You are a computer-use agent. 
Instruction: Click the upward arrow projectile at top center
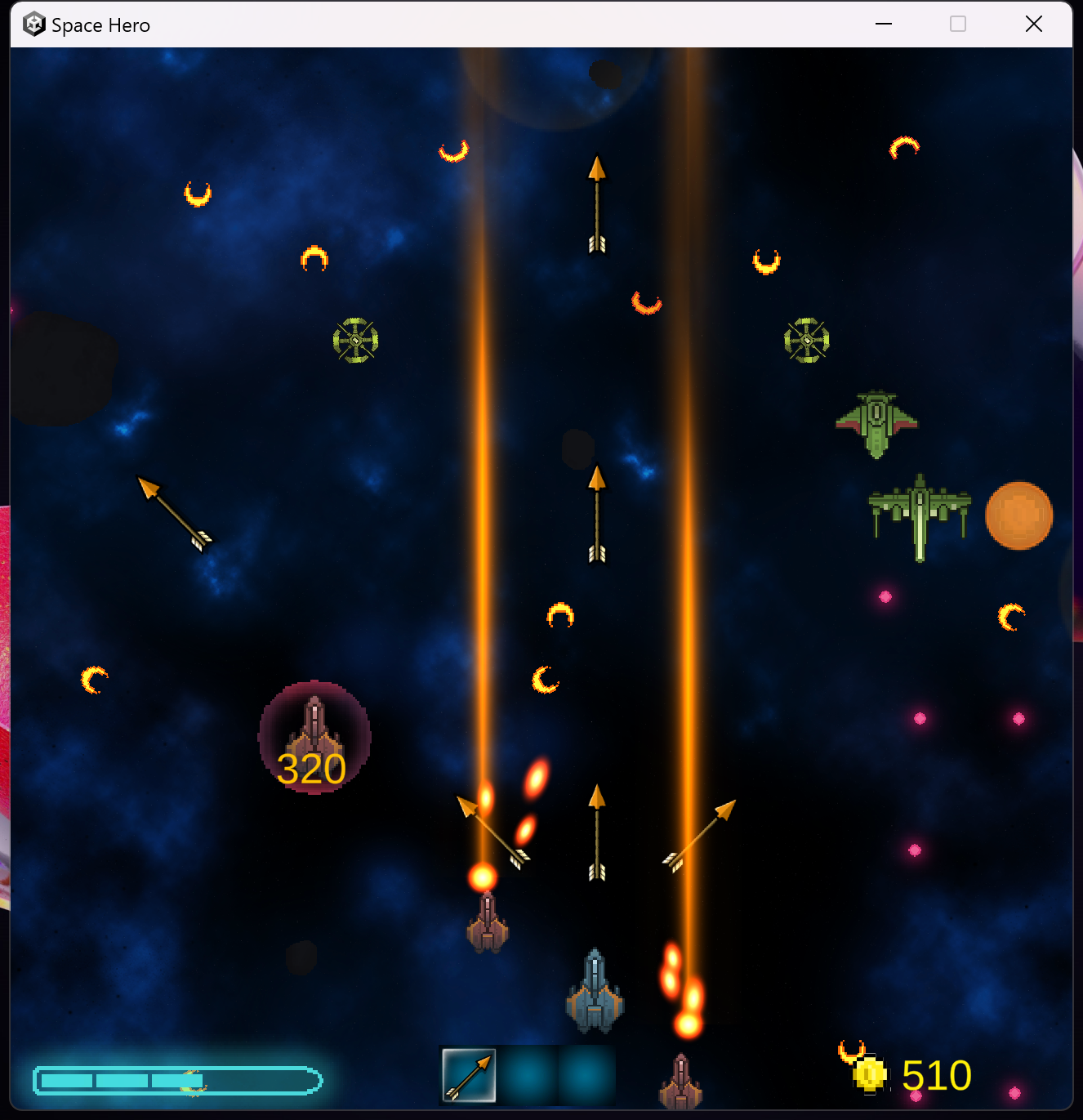click(597, 204)
